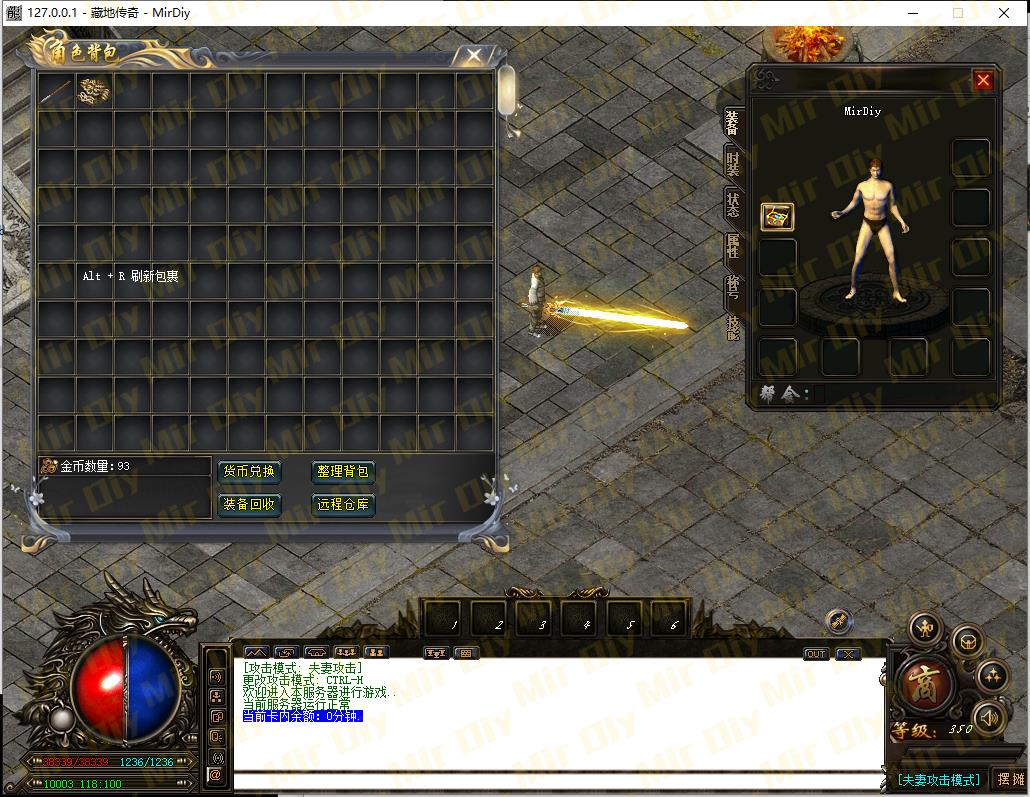Select the @ chat channel button

click(x=215, y=774)
